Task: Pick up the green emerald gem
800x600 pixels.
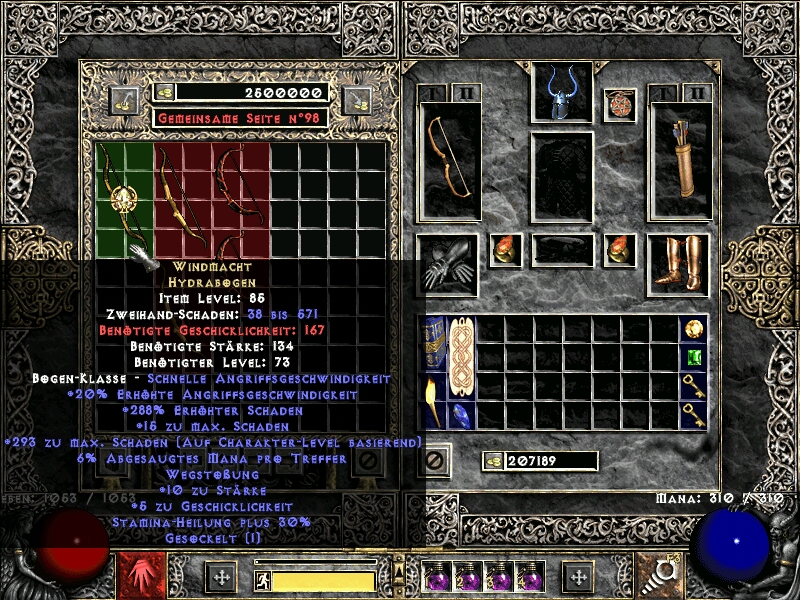Action: point(694,358)
